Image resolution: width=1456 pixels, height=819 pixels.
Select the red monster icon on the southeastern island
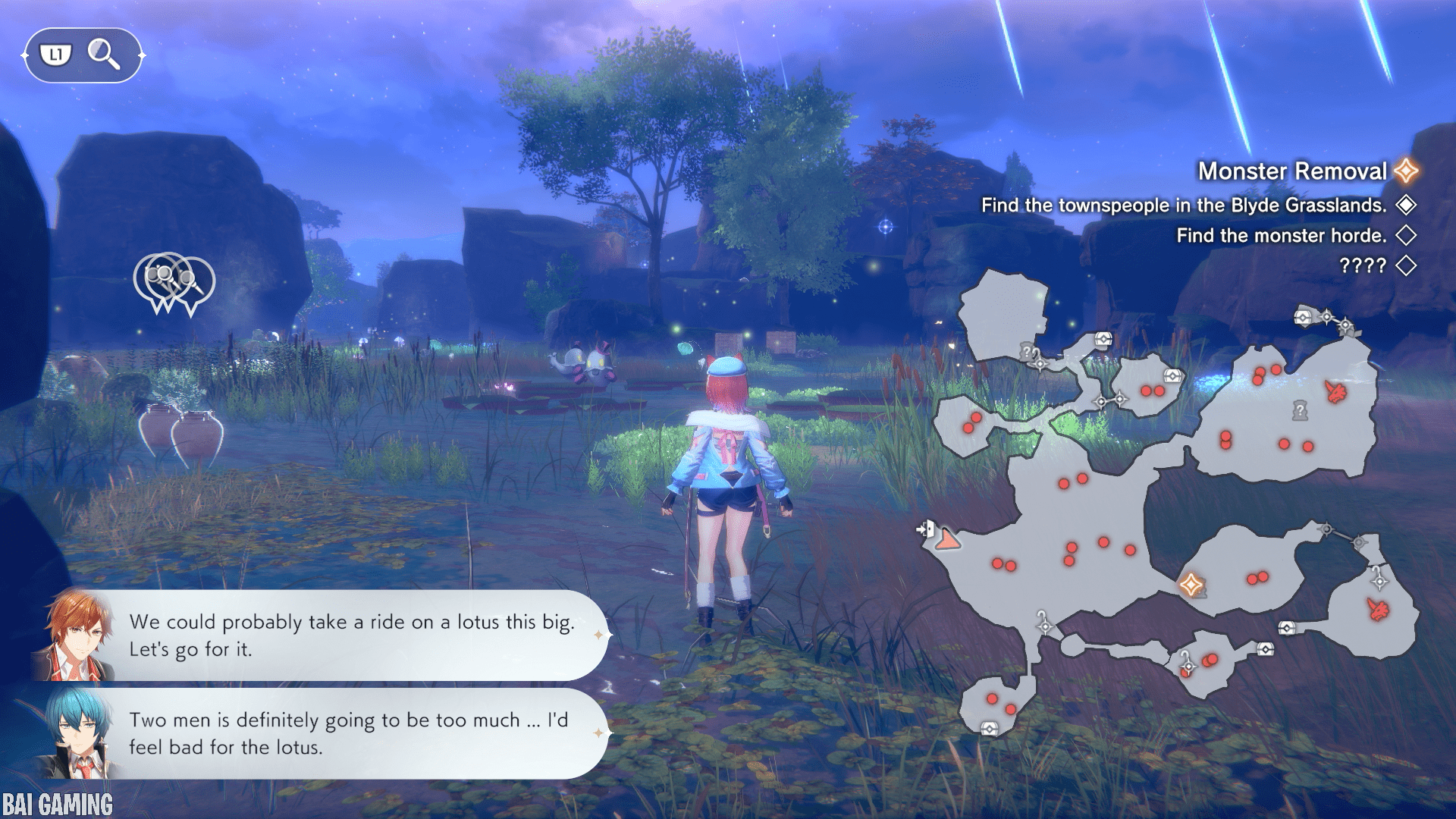[x=1378, y=609]
